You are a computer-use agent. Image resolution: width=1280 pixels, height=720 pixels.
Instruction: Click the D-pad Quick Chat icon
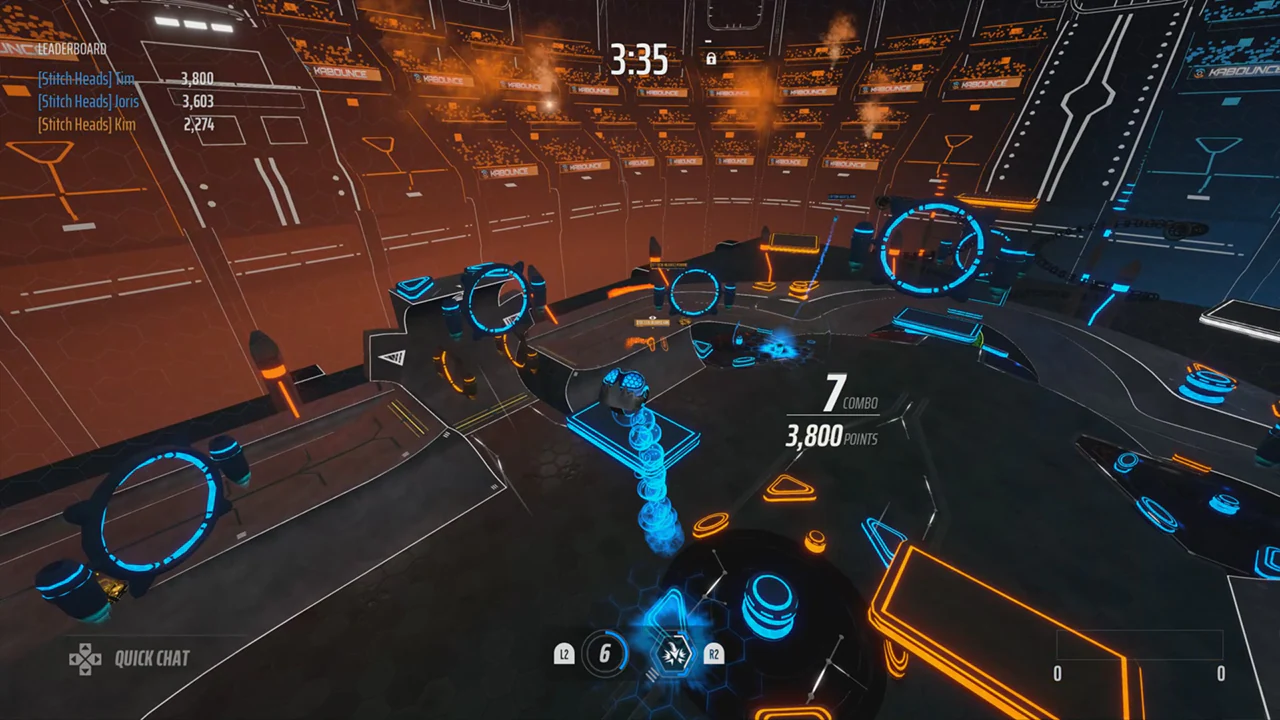pyautogui.click(x=85, y=658)
